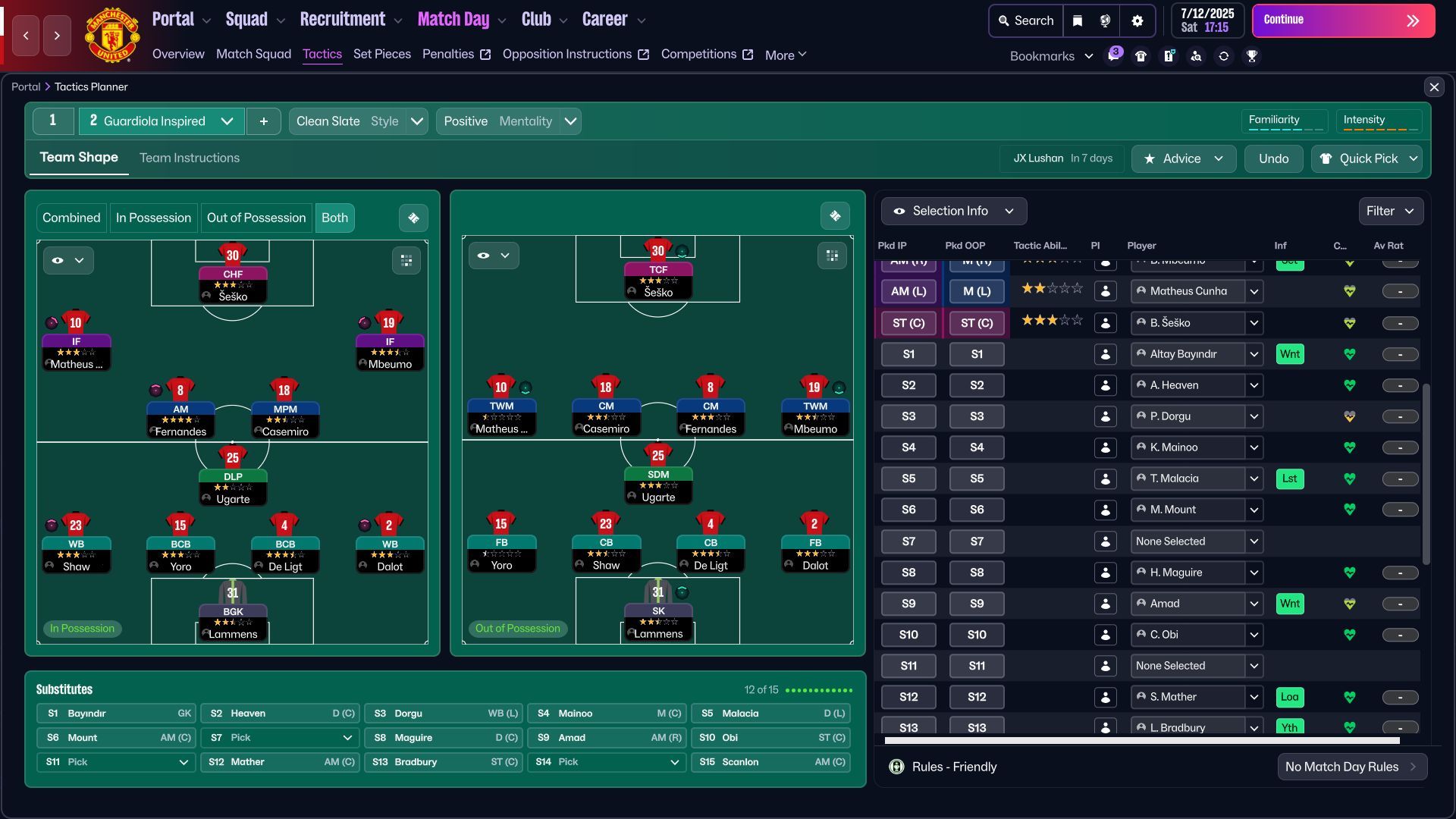Open the Recruitment menu

pos(343,18)
